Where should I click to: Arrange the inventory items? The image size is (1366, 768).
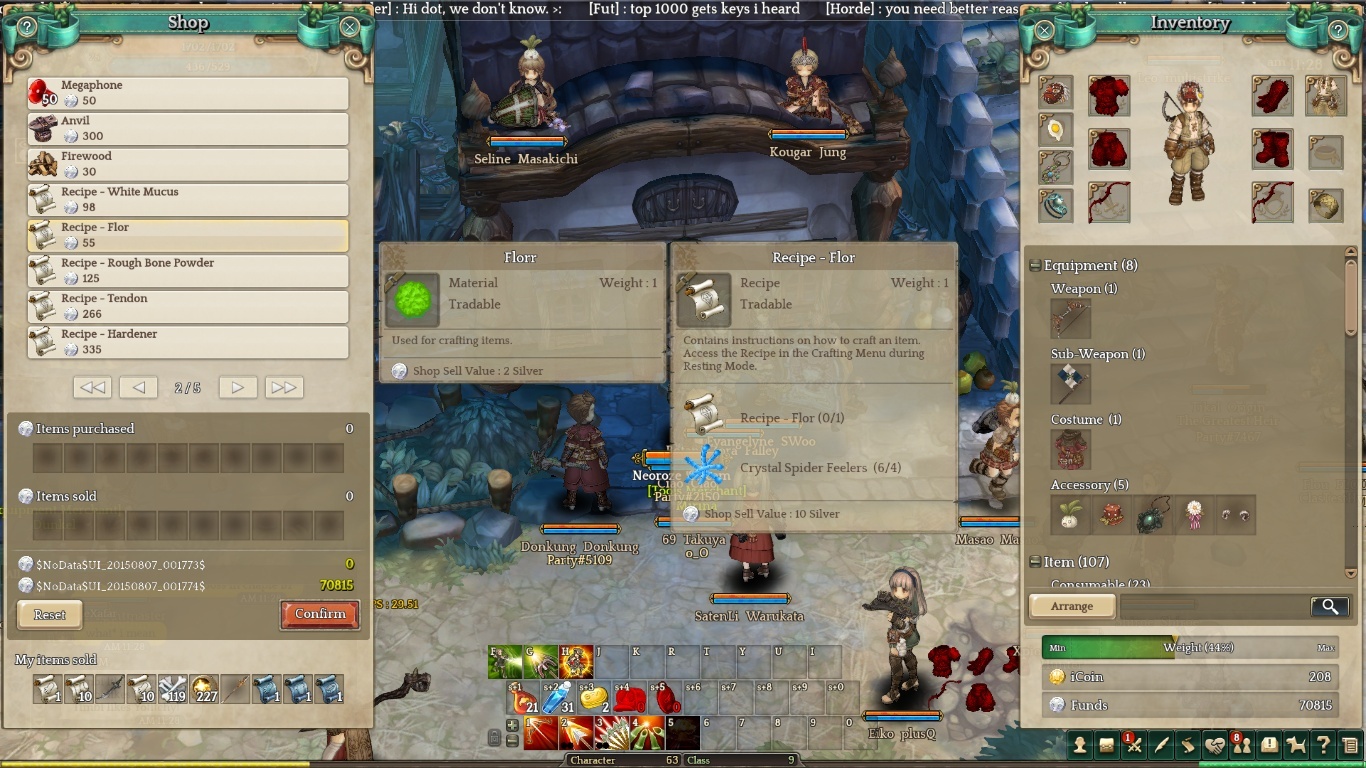pyautogui.click(x=1071, y=606)
